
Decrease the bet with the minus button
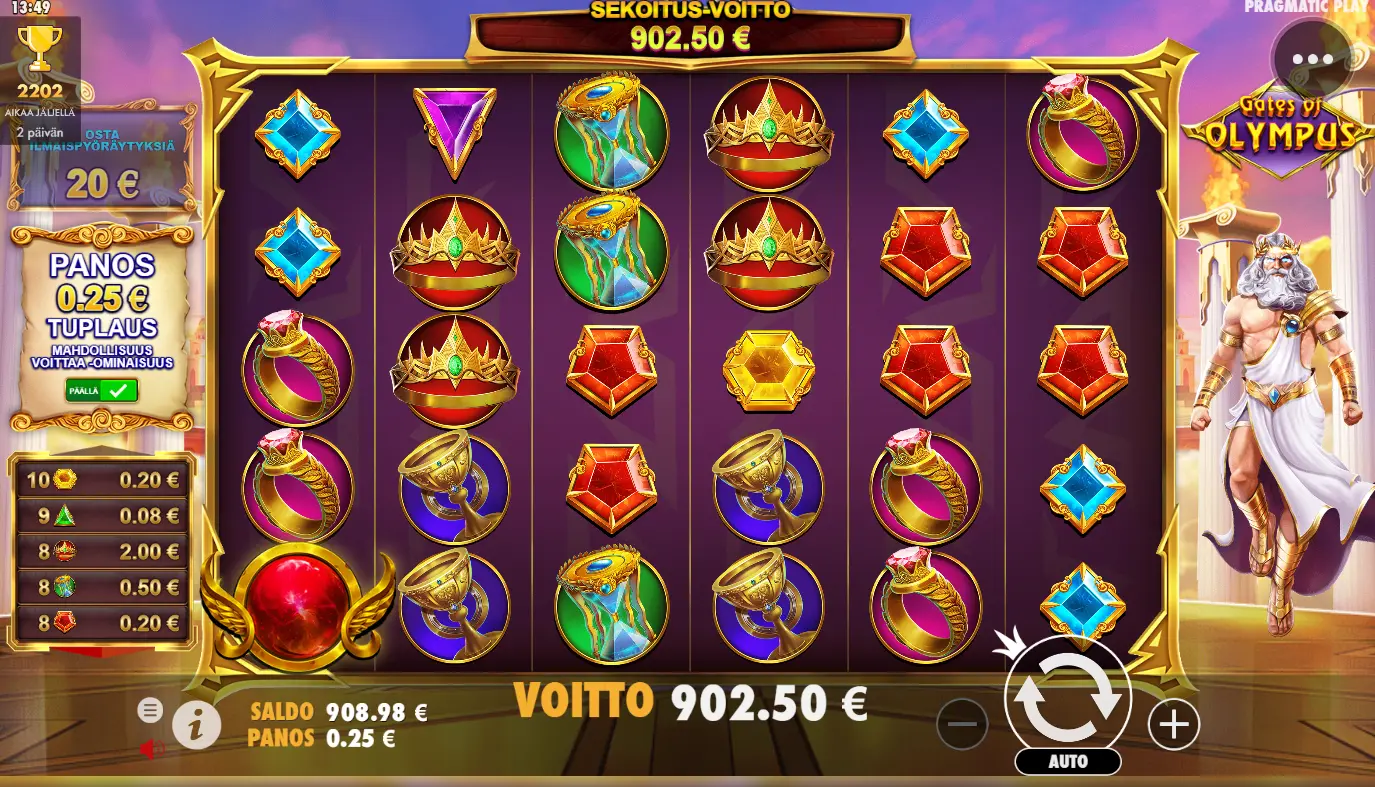962,724
